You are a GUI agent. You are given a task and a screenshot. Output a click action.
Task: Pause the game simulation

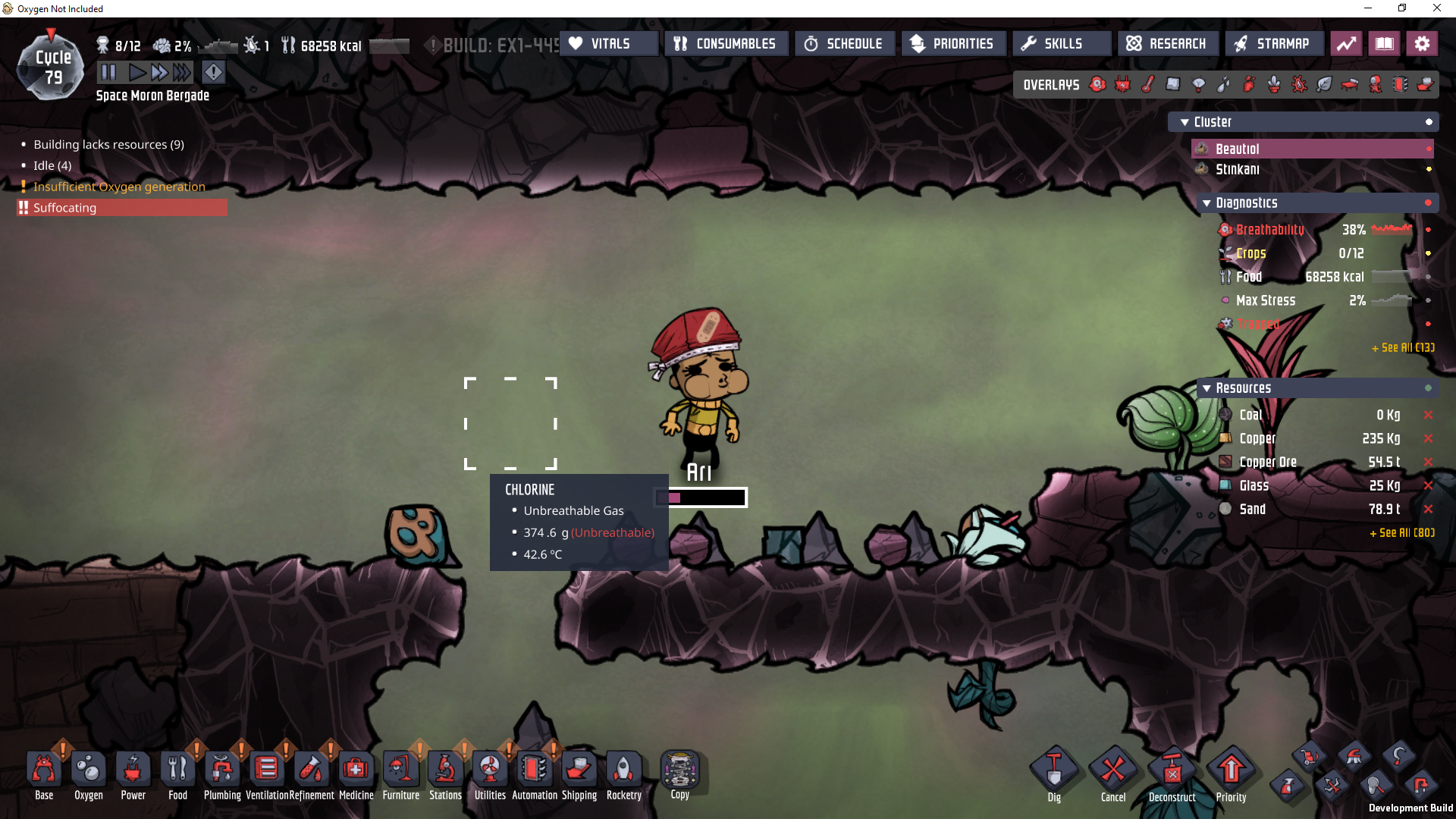pyautogui.click(x=108, y=73)
